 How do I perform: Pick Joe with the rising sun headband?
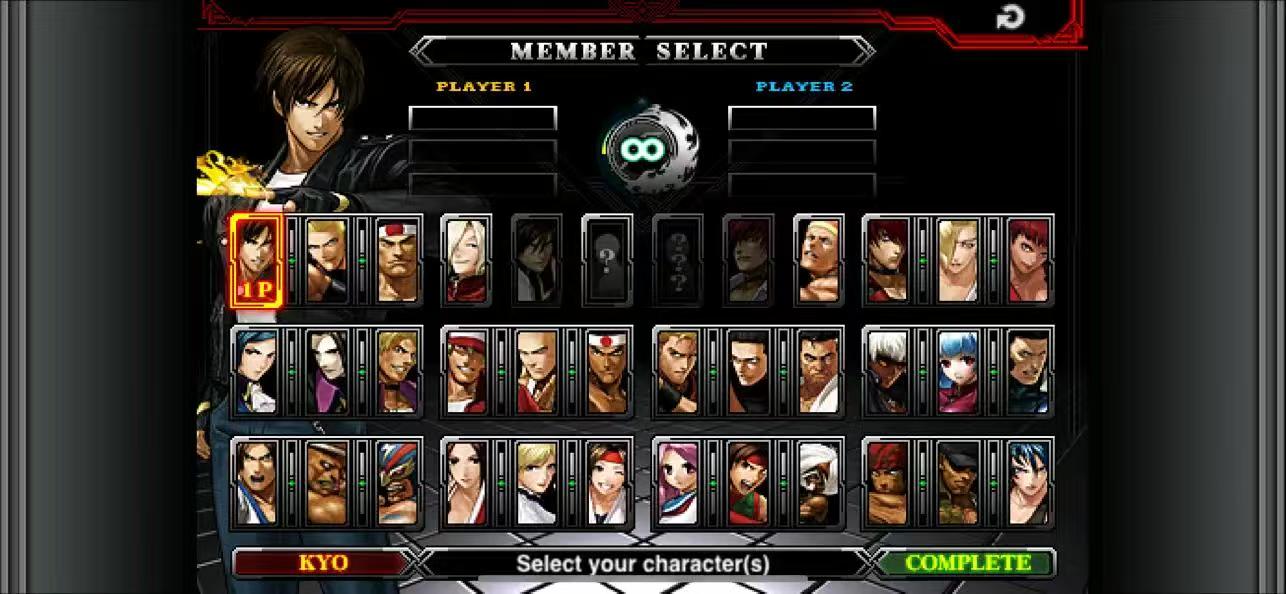pos(607,372)
